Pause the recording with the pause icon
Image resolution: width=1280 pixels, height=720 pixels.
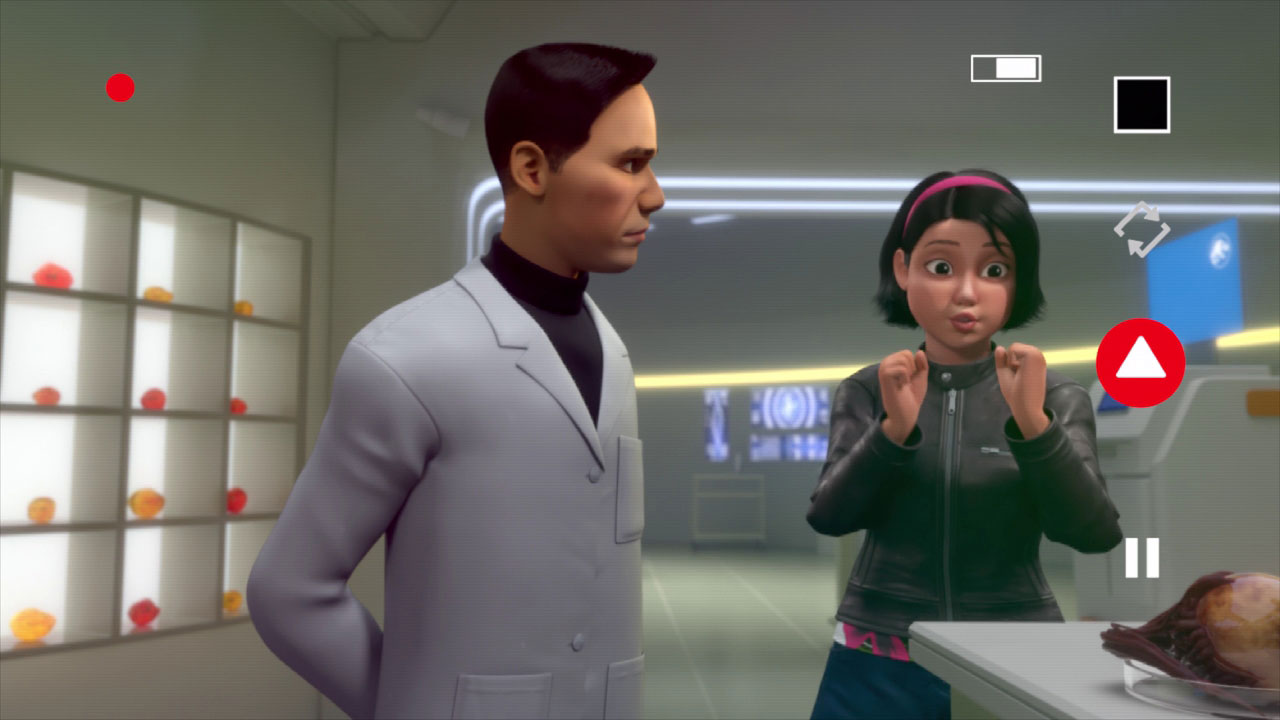pos(1141,557)
